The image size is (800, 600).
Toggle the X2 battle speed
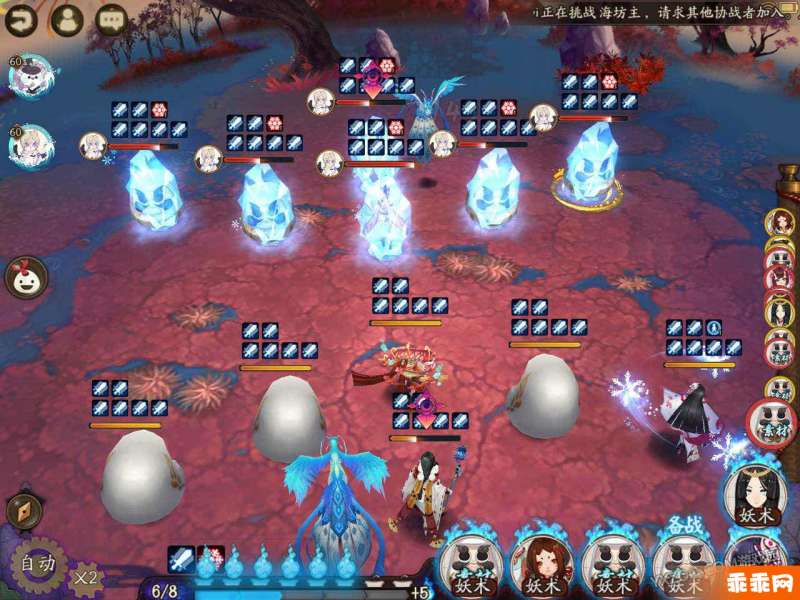point(86,576)
